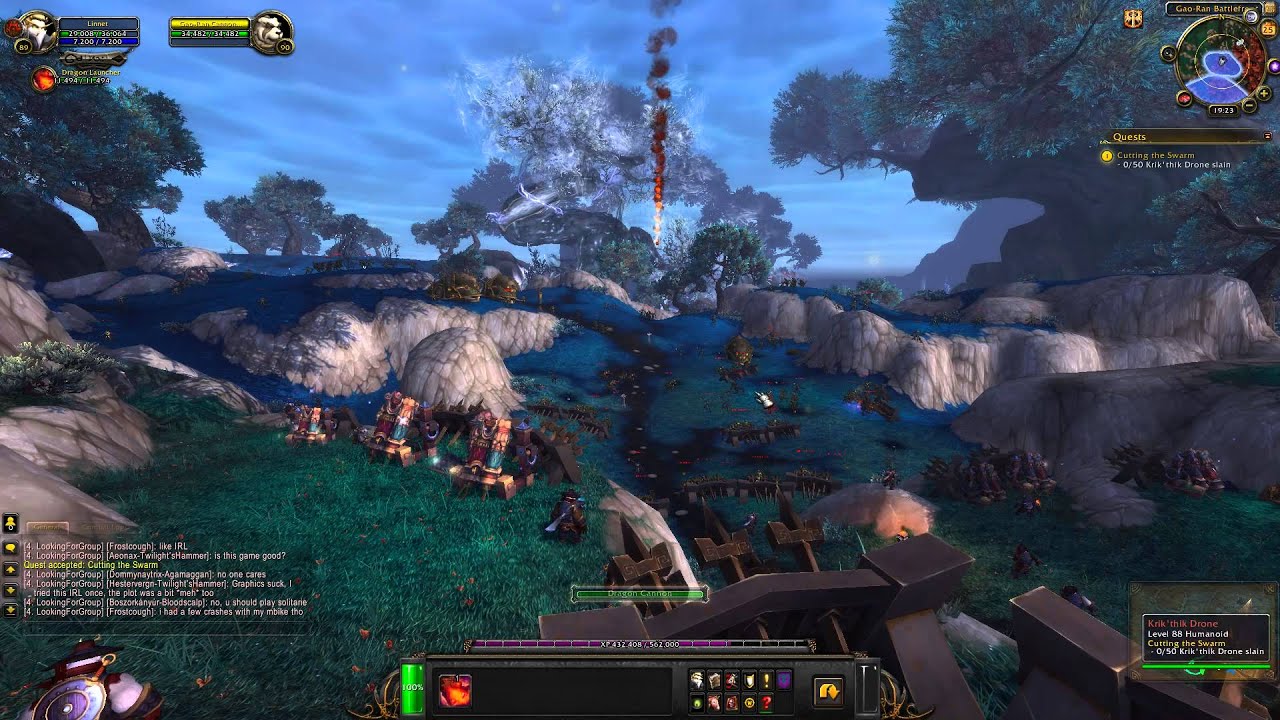
Task: Select Linnet's player portrait
Action: [x=35, y=30]
